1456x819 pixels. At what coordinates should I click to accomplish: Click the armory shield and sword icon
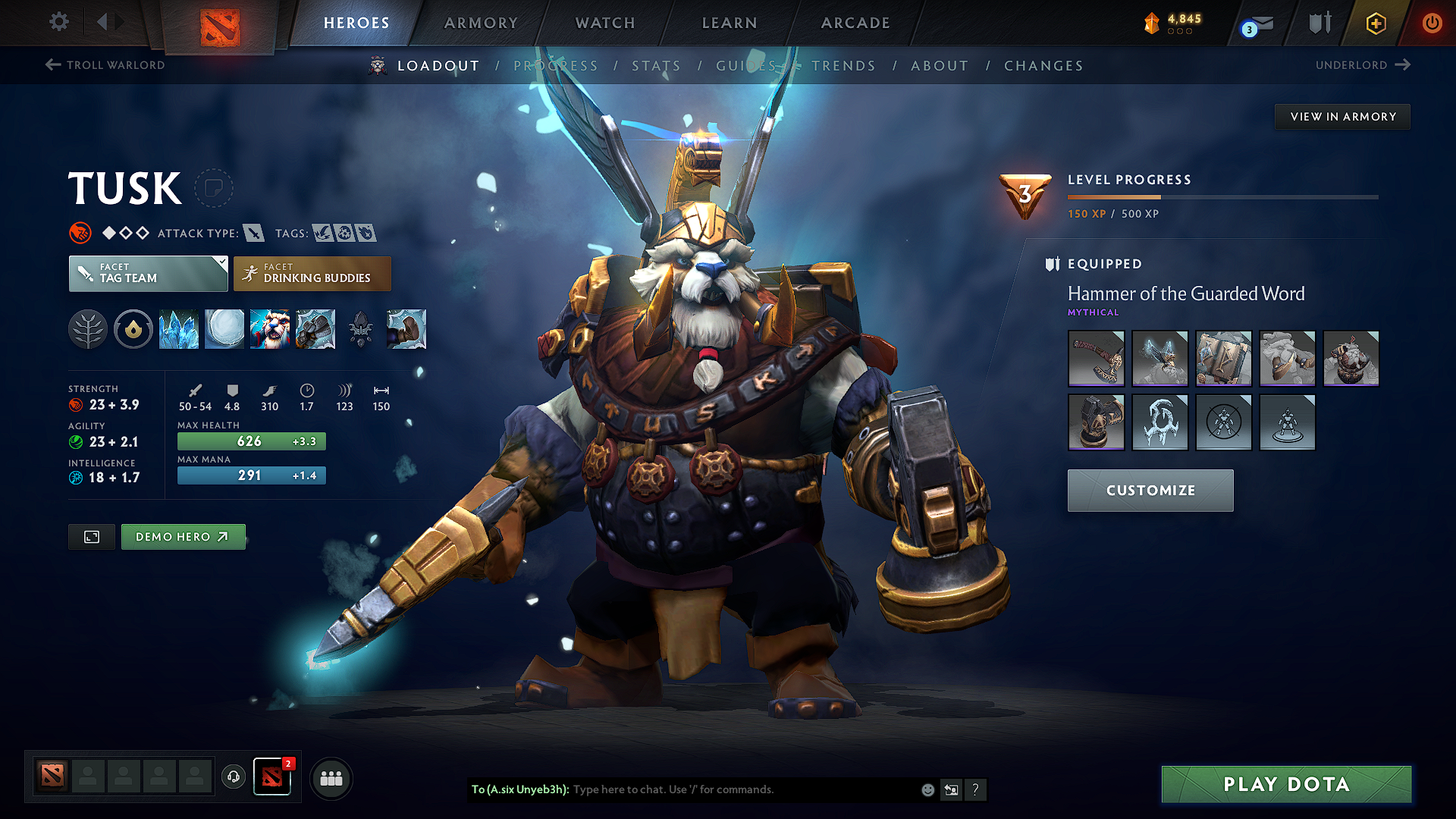[1319, 24]
